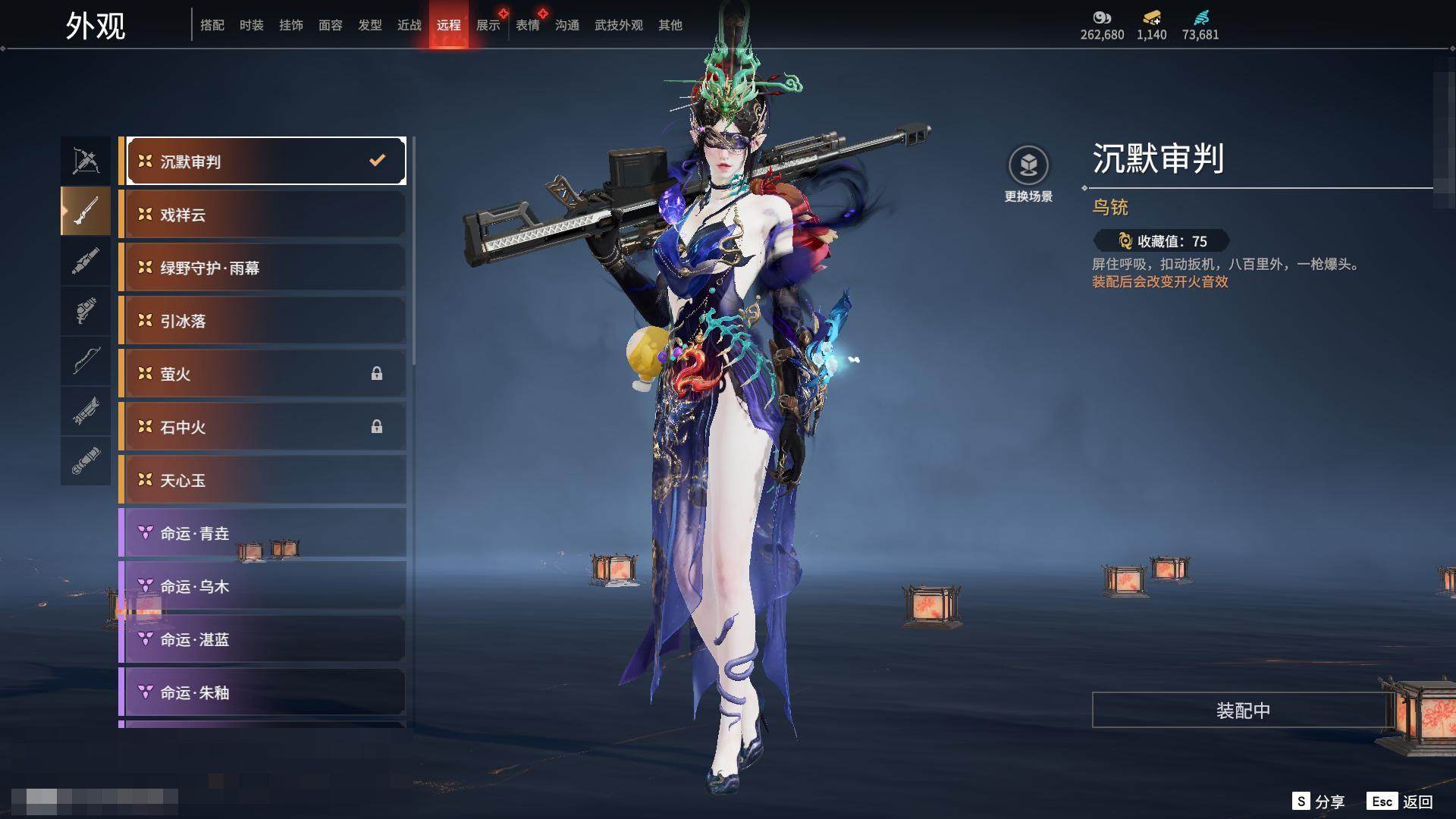Click the 装配中 equip button
This screenshot has height=819, width=1456.
coord(1243,711)
